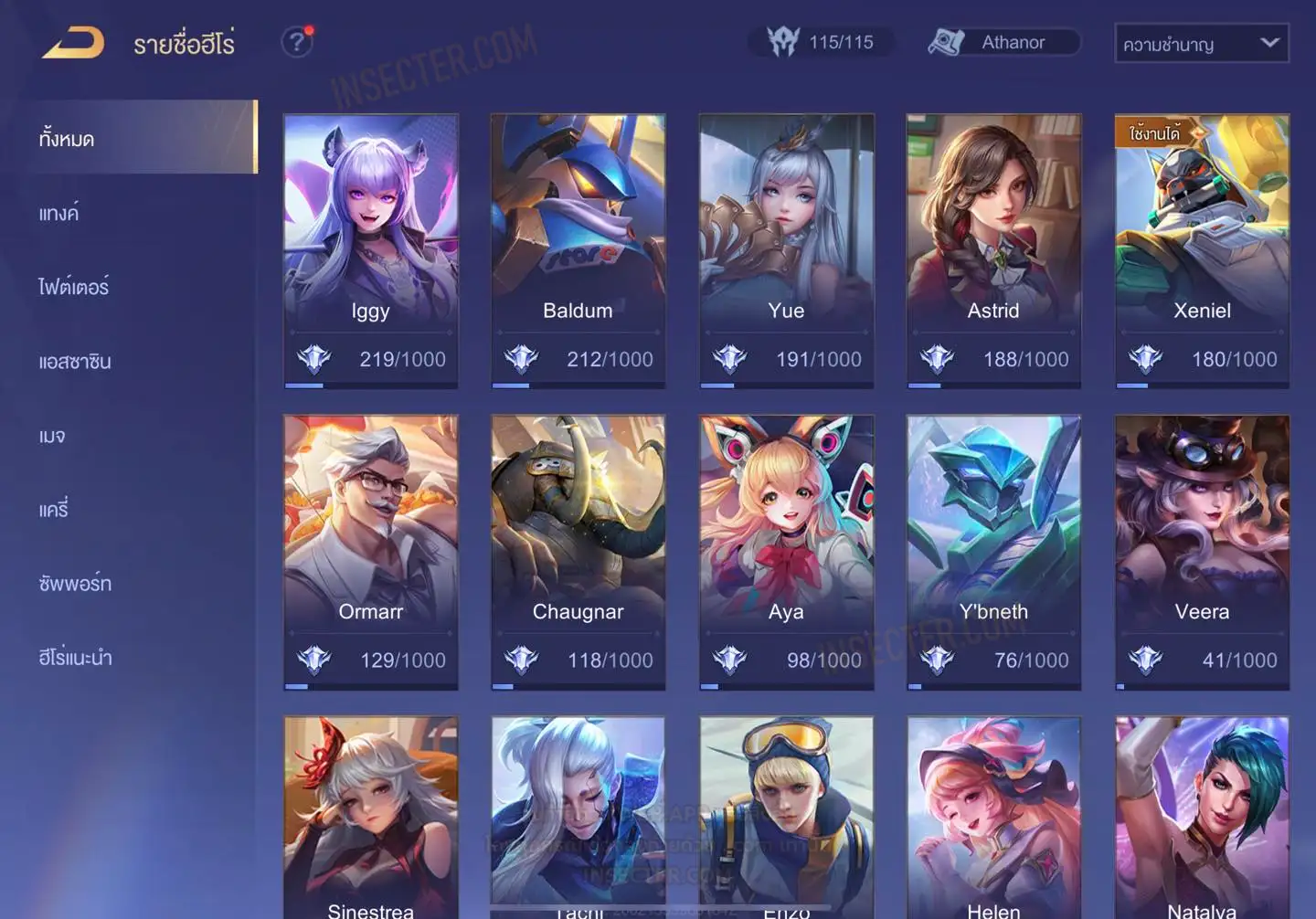Open the ความชำนาญ sort dropdown
Image resolution: width=1316 pixels, height=919 pixels.
[1201, 43]
